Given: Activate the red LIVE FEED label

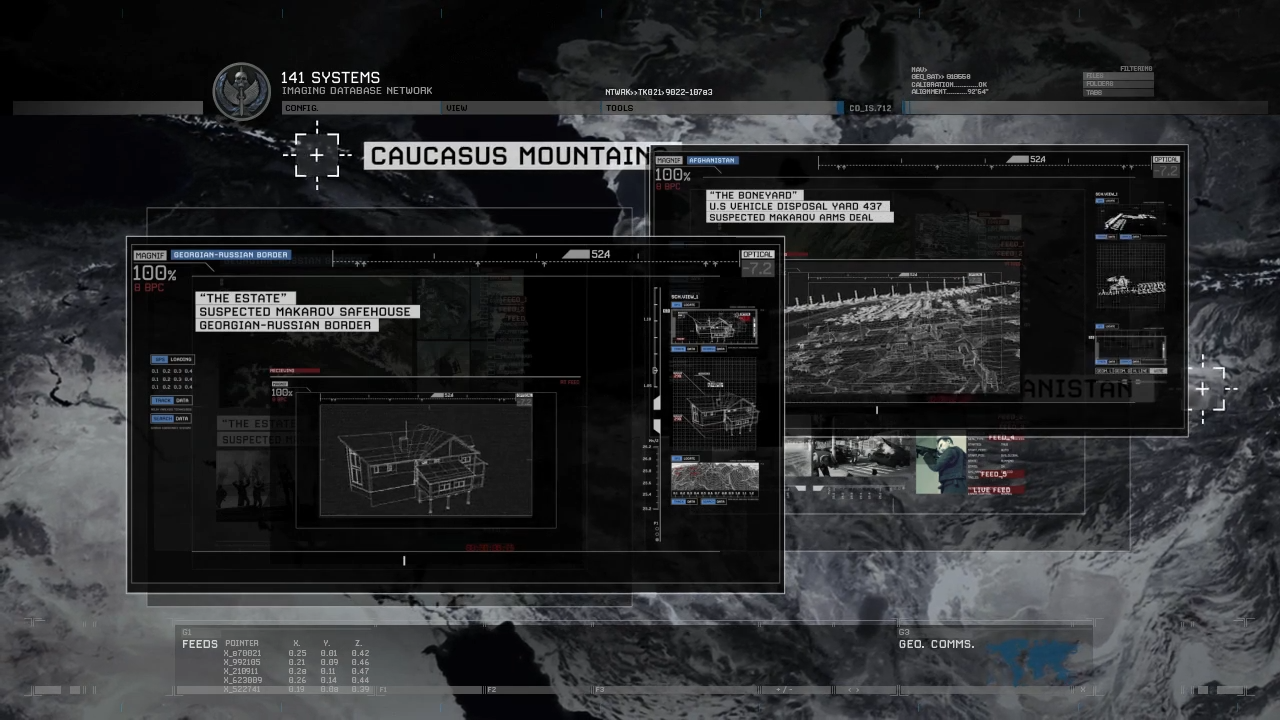Looking at the screenshot, I should tap(993, 490).
